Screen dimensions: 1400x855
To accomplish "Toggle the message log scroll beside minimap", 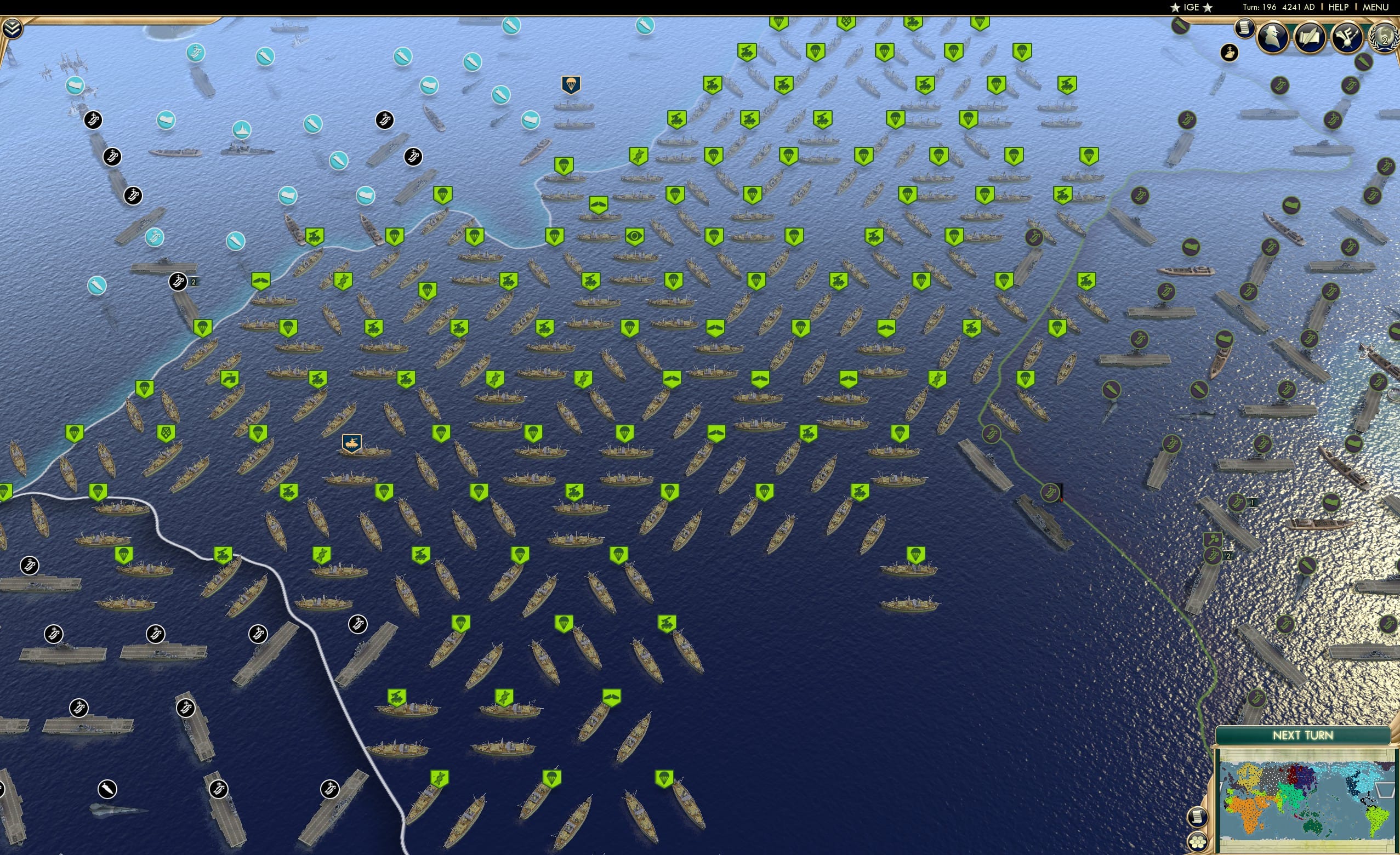I will [1199, 817].
